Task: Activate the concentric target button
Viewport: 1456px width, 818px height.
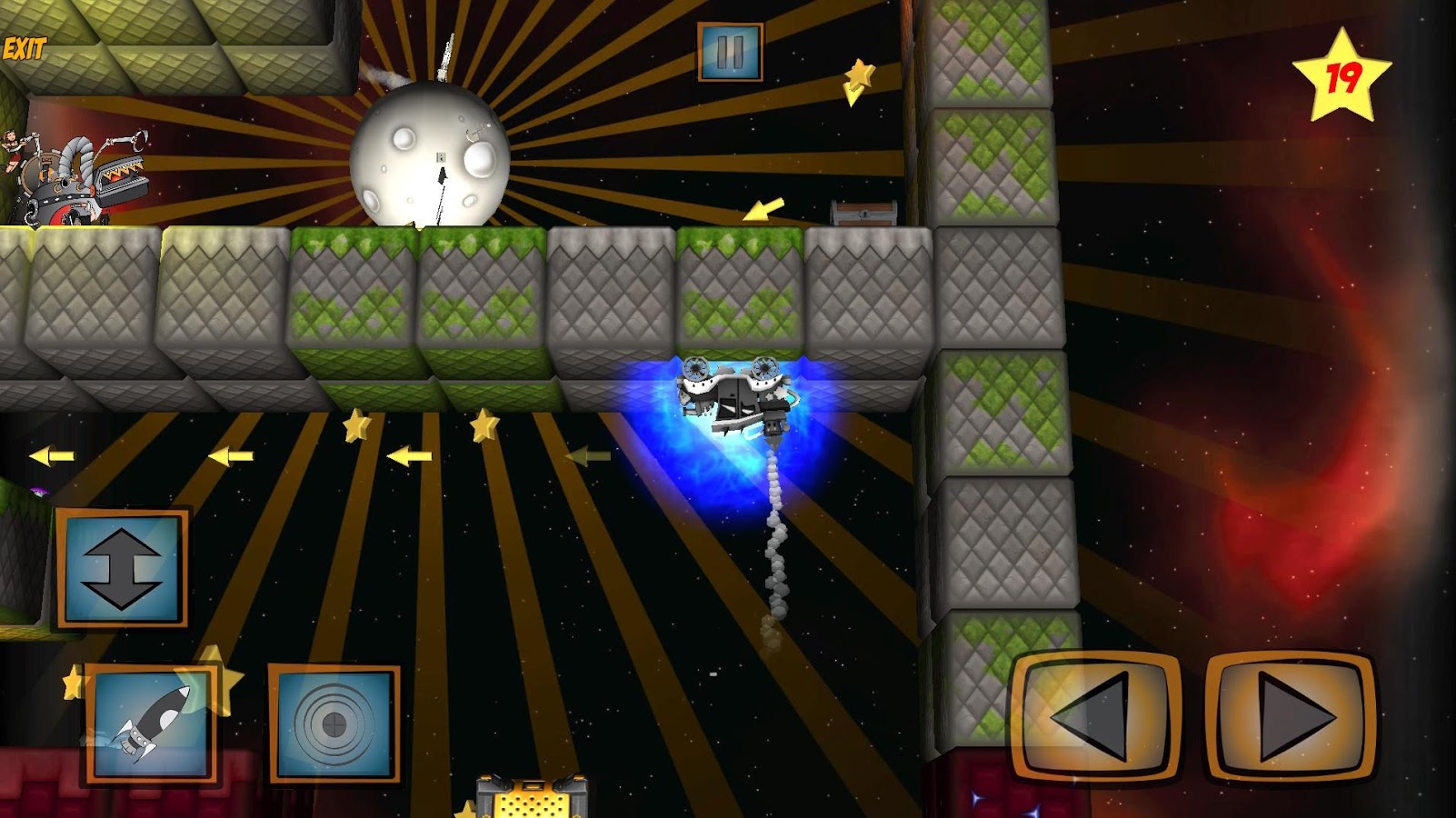Action: [334, 723]
